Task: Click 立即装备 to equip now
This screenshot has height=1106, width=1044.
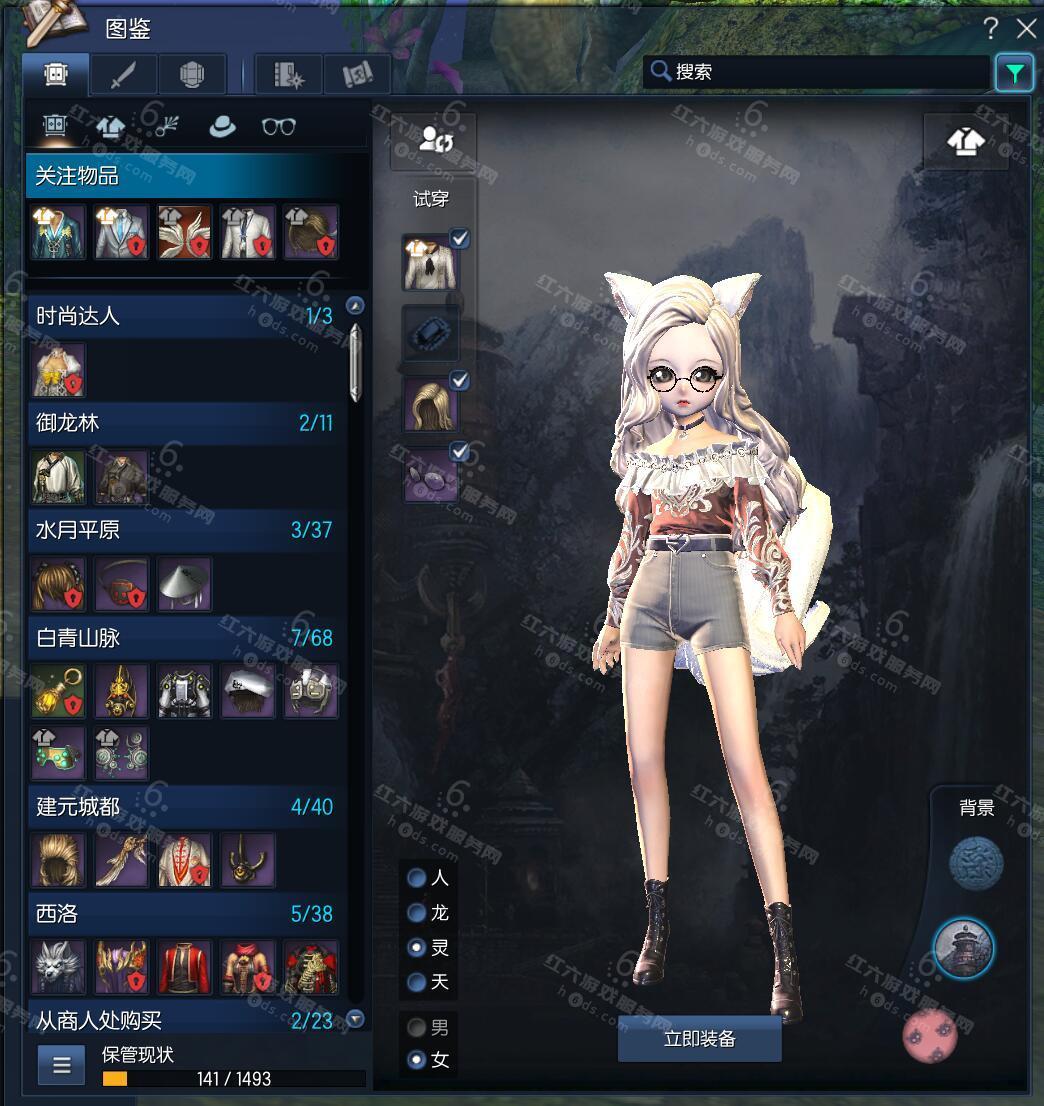Action: [x=699, y=1039]
